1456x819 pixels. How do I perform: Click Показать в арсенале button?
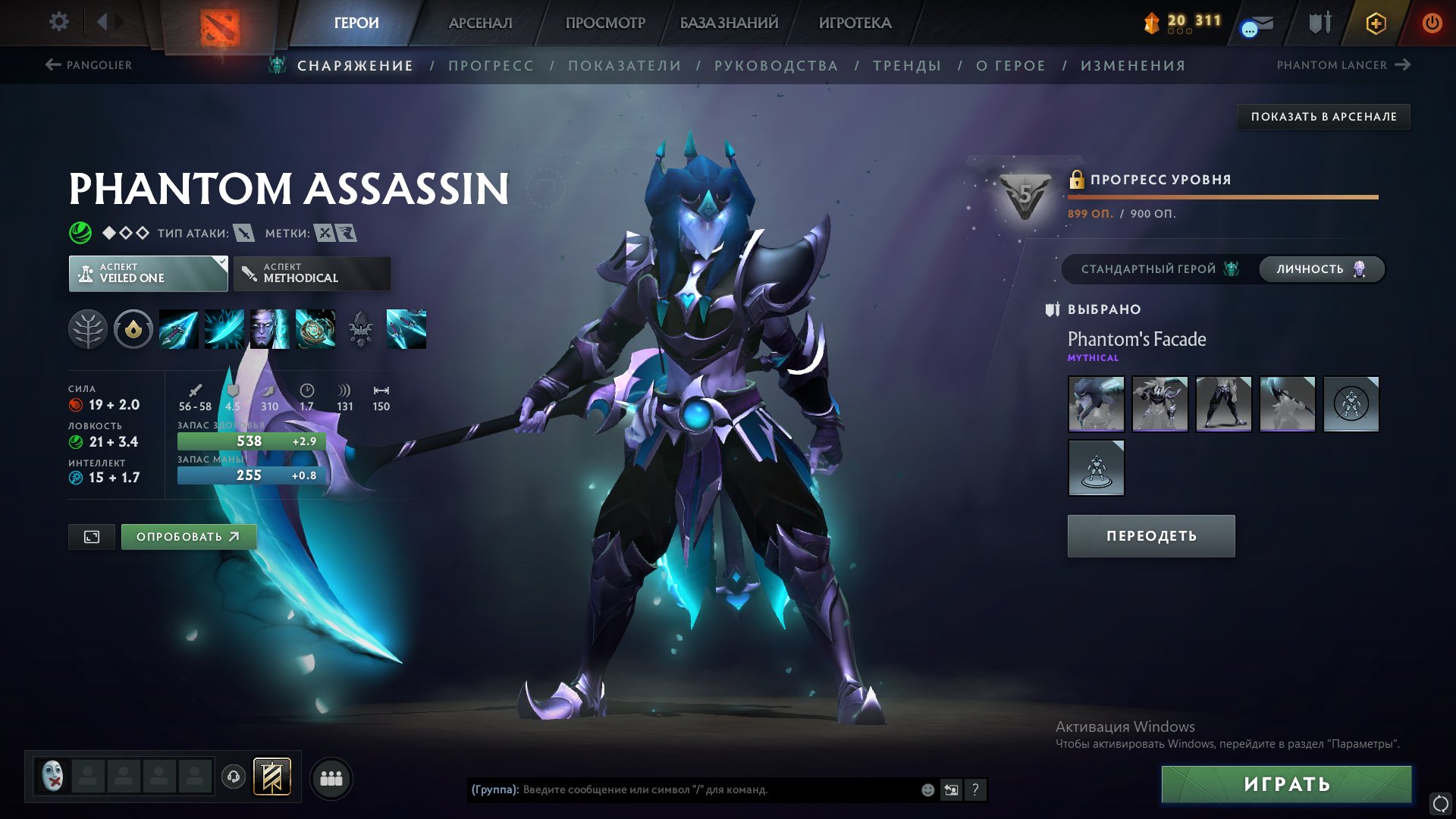pyautogui.click(x=1323, y=117)
